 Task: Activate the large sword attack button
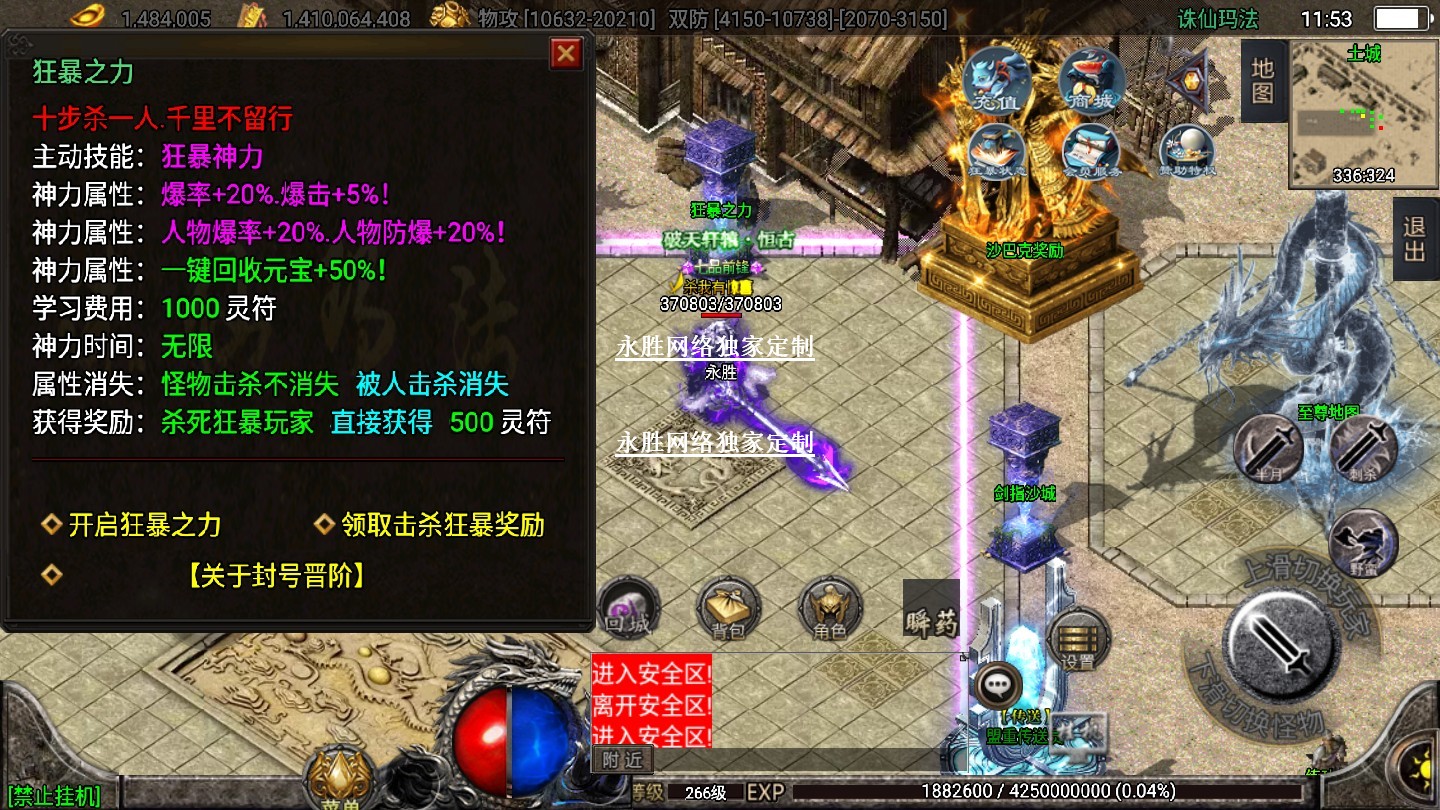(x=1284, y=640)
